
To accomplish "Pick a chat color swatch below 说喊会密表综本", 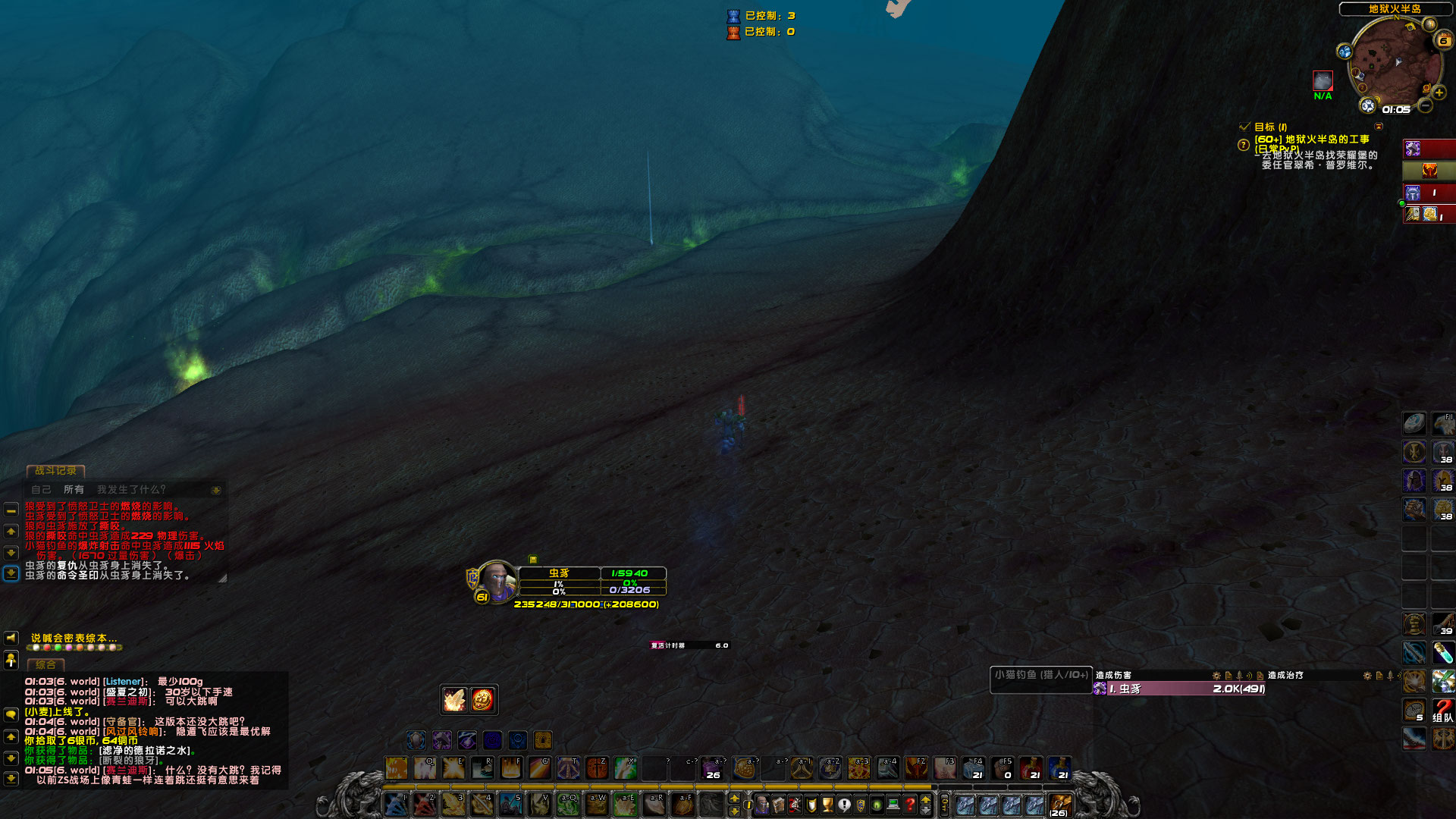I will coord(36,648).
